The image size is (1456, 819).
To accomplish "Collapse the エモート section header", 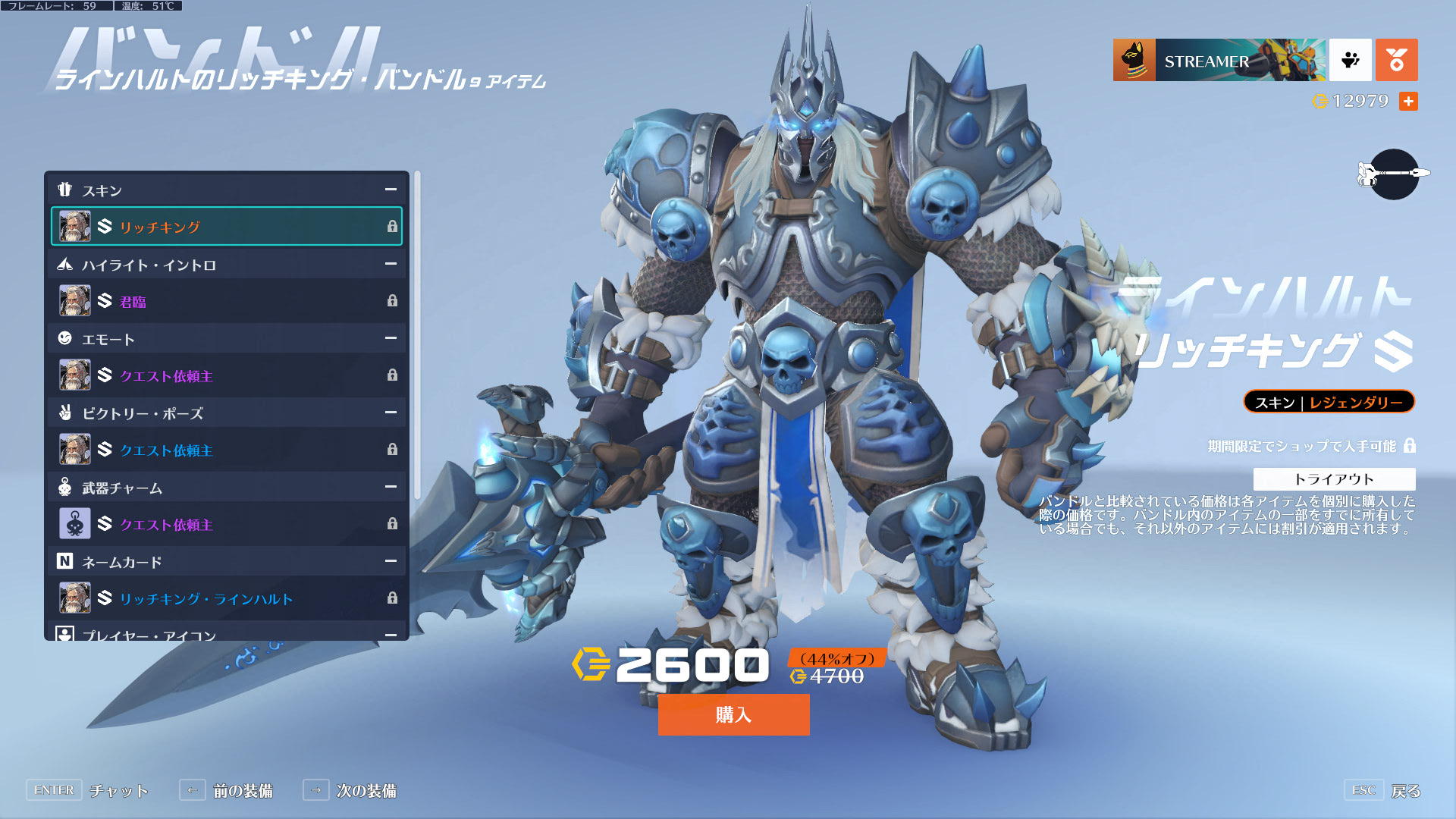I will (x=391, y=338).
